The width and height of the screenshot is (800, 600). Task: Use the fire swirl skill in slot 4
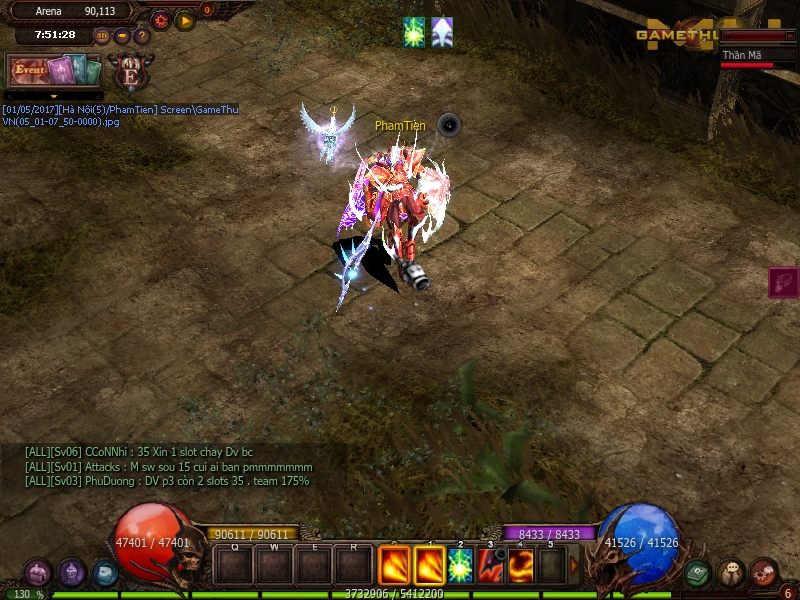pos(521,566)
